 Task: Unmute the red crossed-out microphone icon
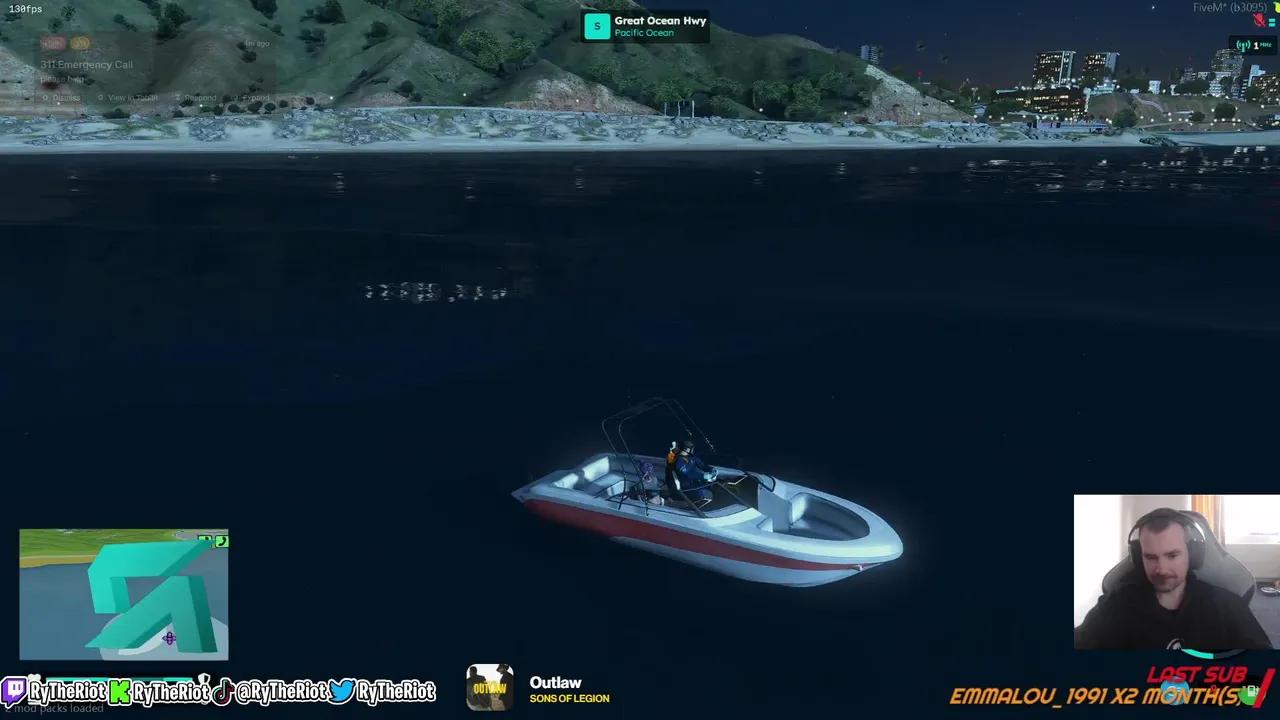coord(1258,20)
